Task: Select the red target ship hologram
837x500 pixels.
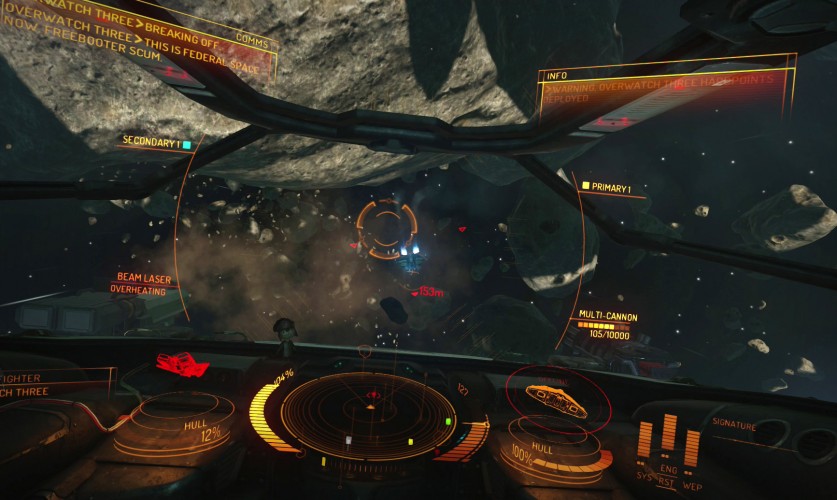Action: click(x=181, y=364)
